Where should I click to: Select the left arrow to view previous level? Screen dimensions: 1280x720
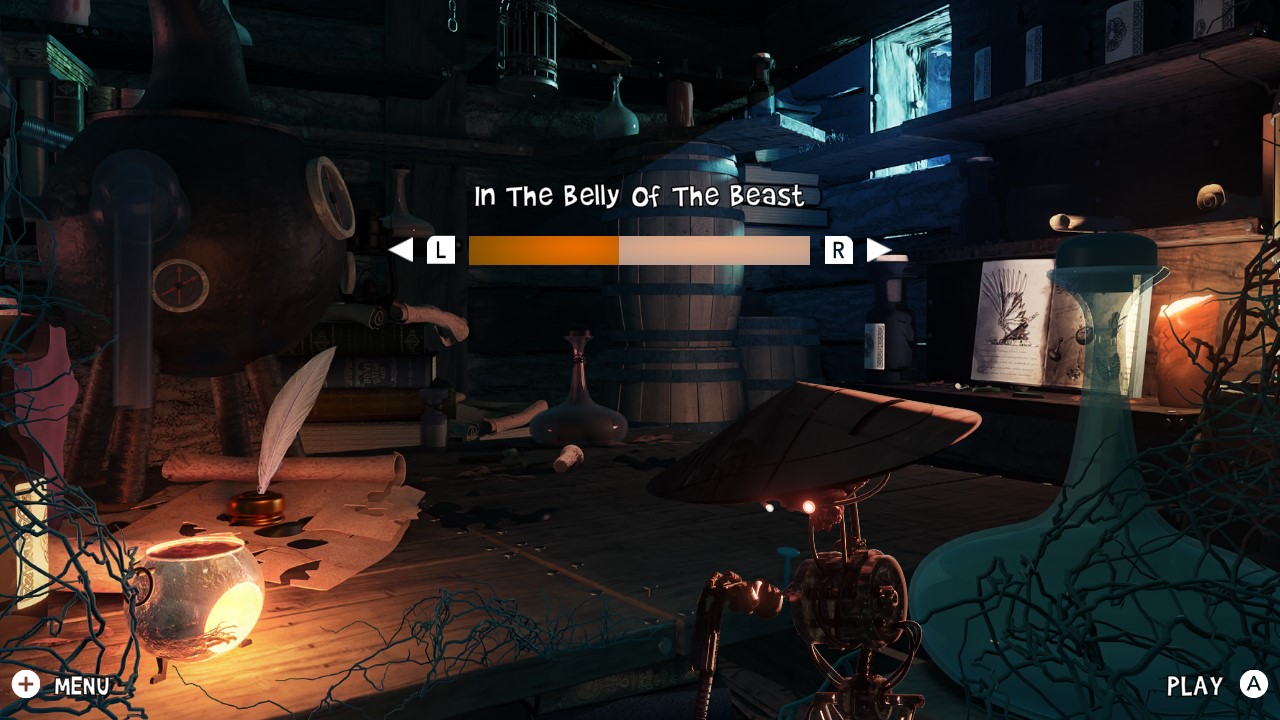[x=405, y=249]
